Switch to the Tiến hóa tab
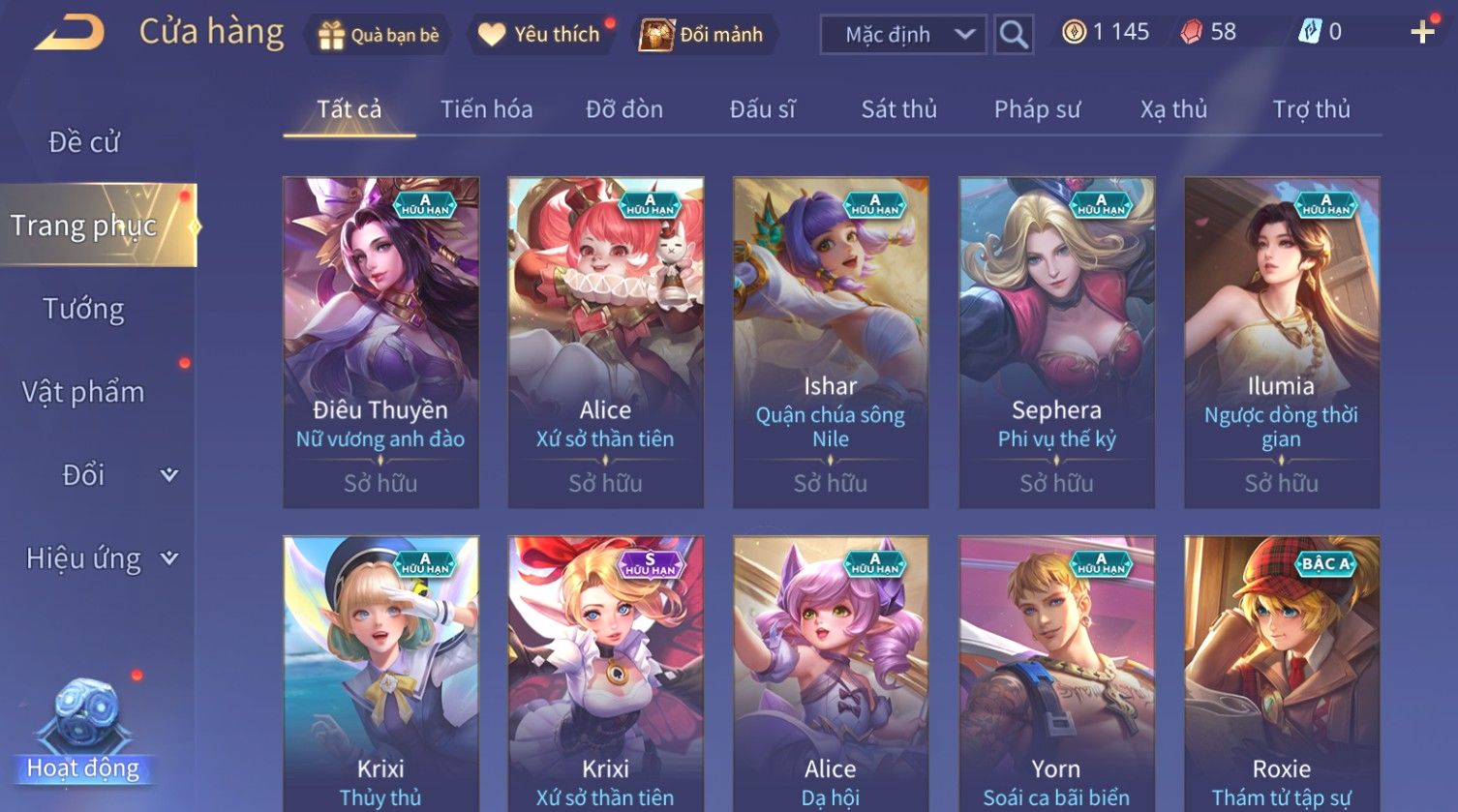This screenshot has height=812, width=1458. pyautogui.click(x=486, y=109)
